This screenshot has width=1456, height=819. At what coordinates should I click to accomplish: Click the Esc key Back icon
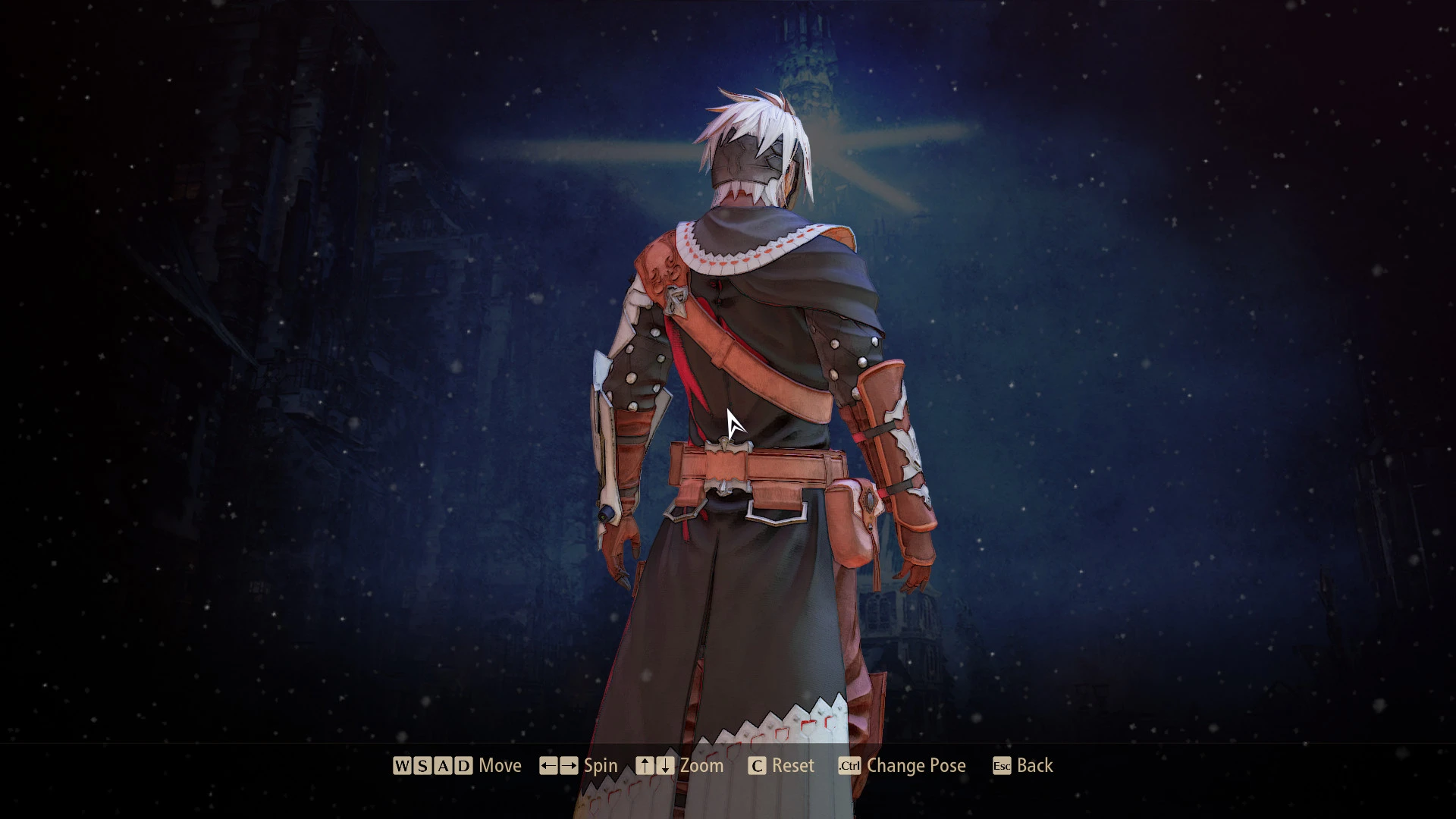pos(1001,765)
